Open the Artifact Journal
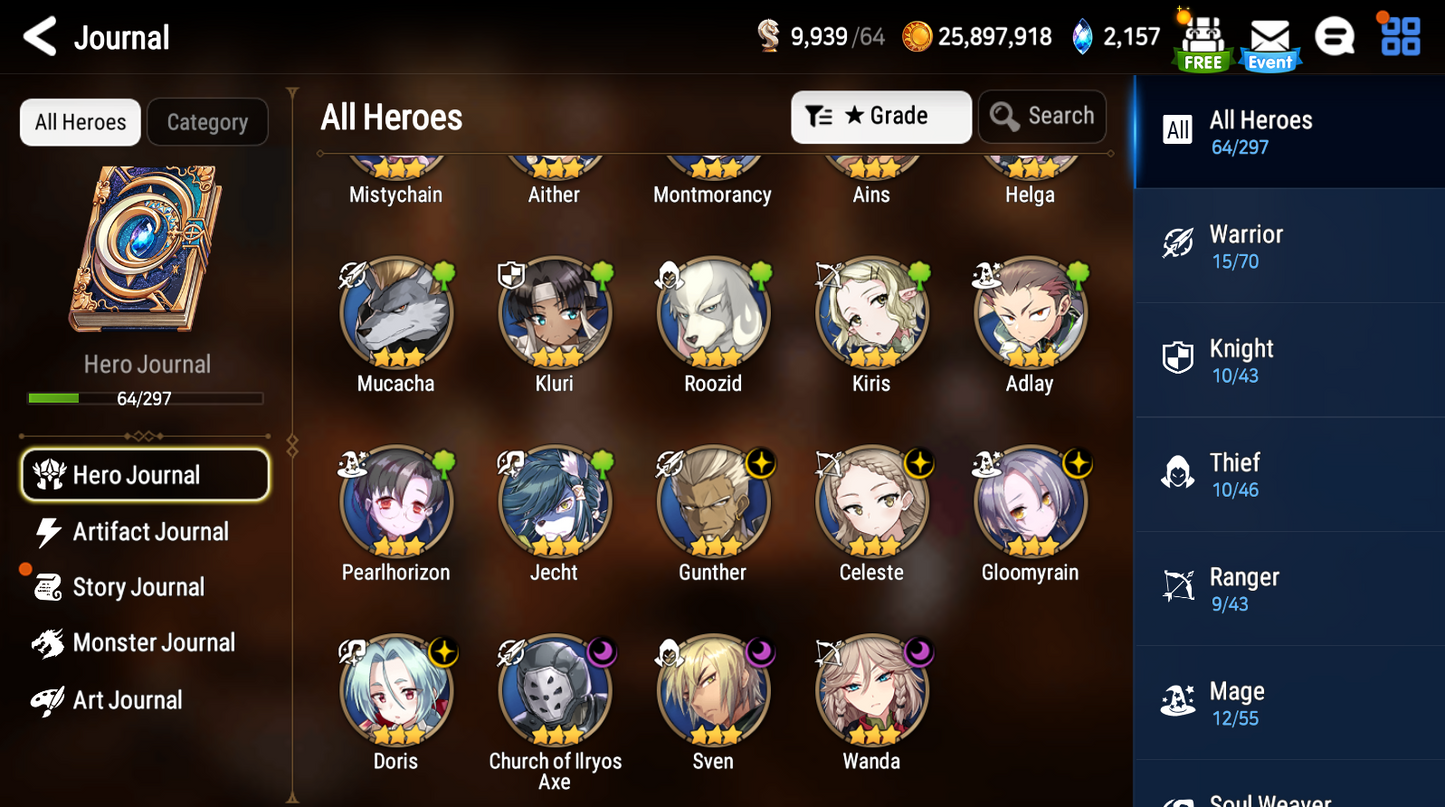The height and width of the screenshot is (807, 1445). 150,532
